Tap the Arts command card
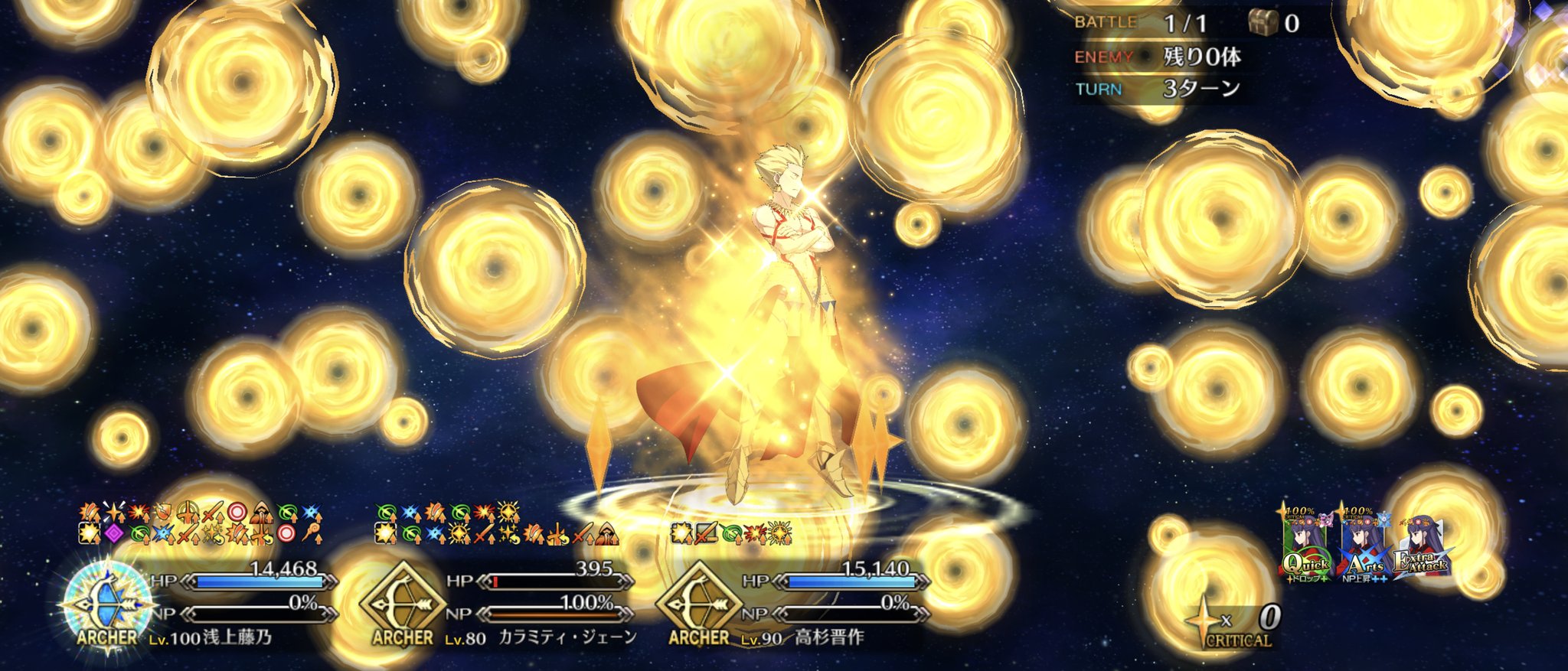 click(x=1364, y=545)
